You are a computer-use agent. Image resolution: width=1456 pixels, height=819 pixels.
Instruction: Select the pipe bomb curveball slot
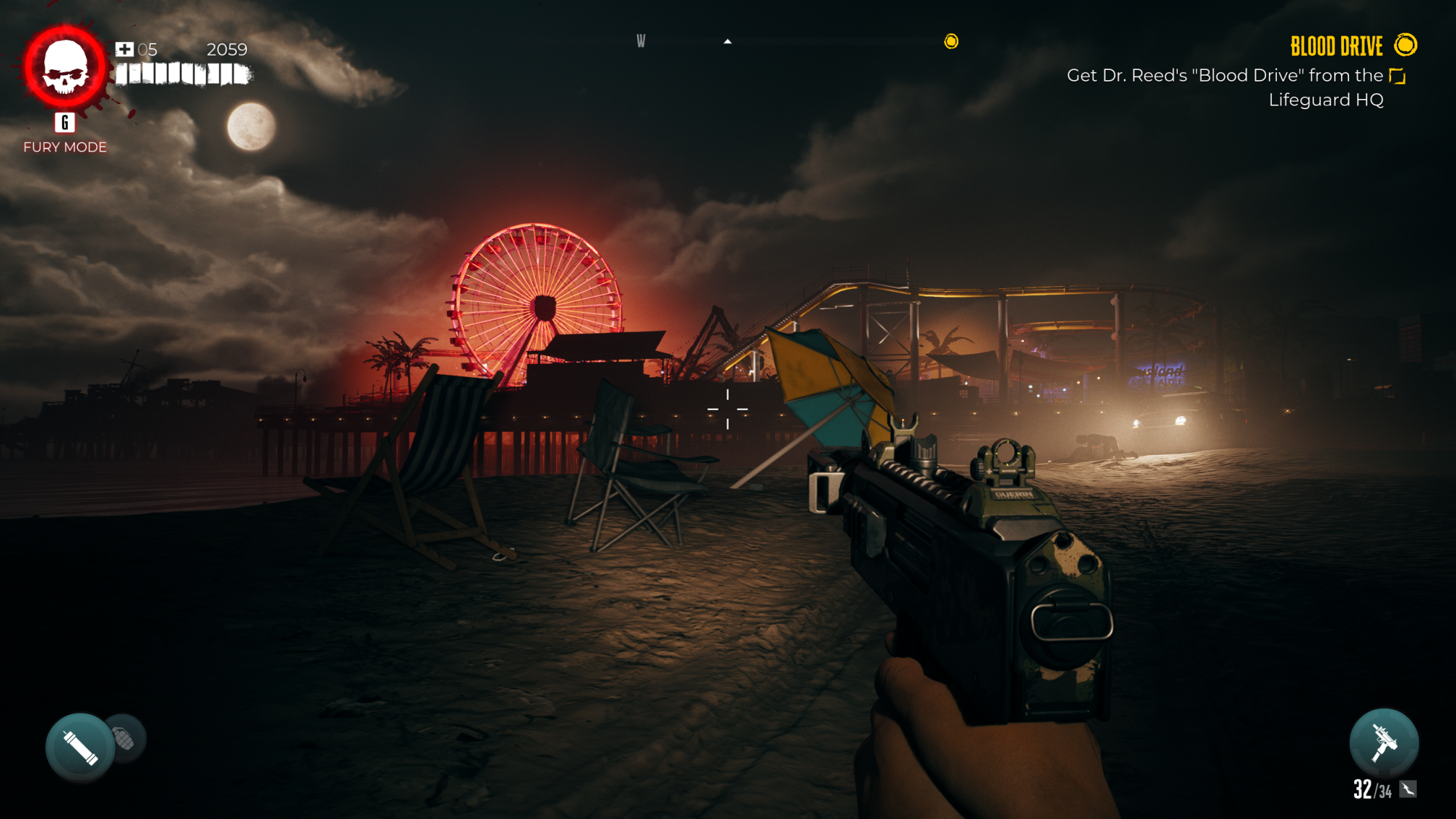pos(80,747)
